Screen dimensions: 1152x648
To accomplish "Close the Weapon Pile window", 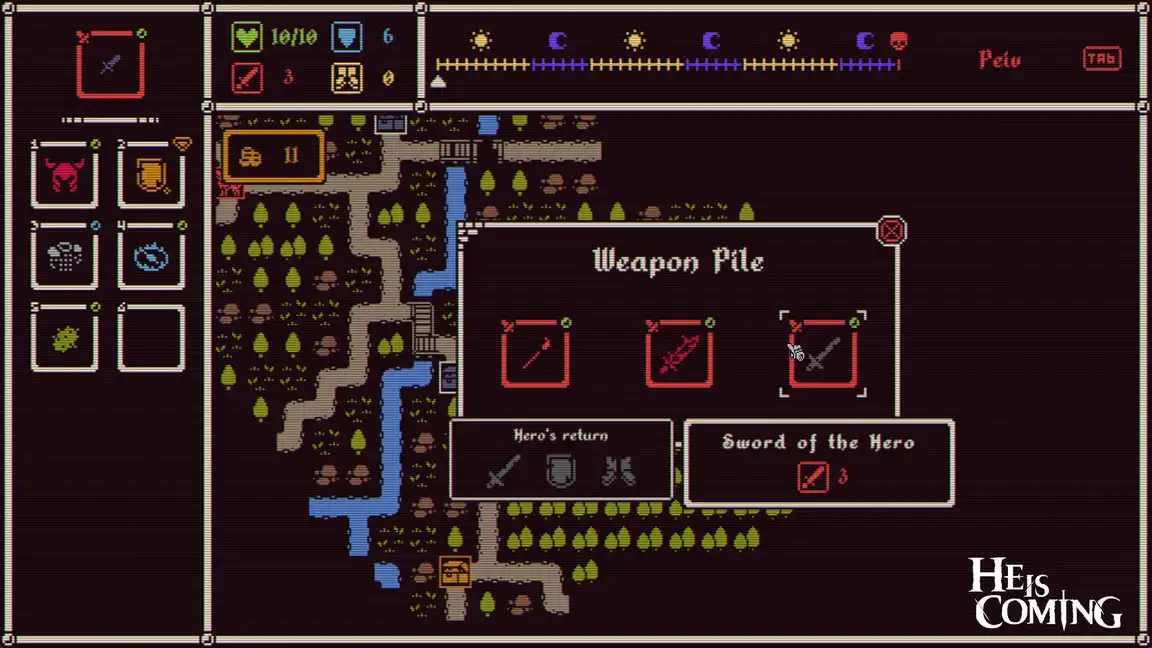I will 891,232.
